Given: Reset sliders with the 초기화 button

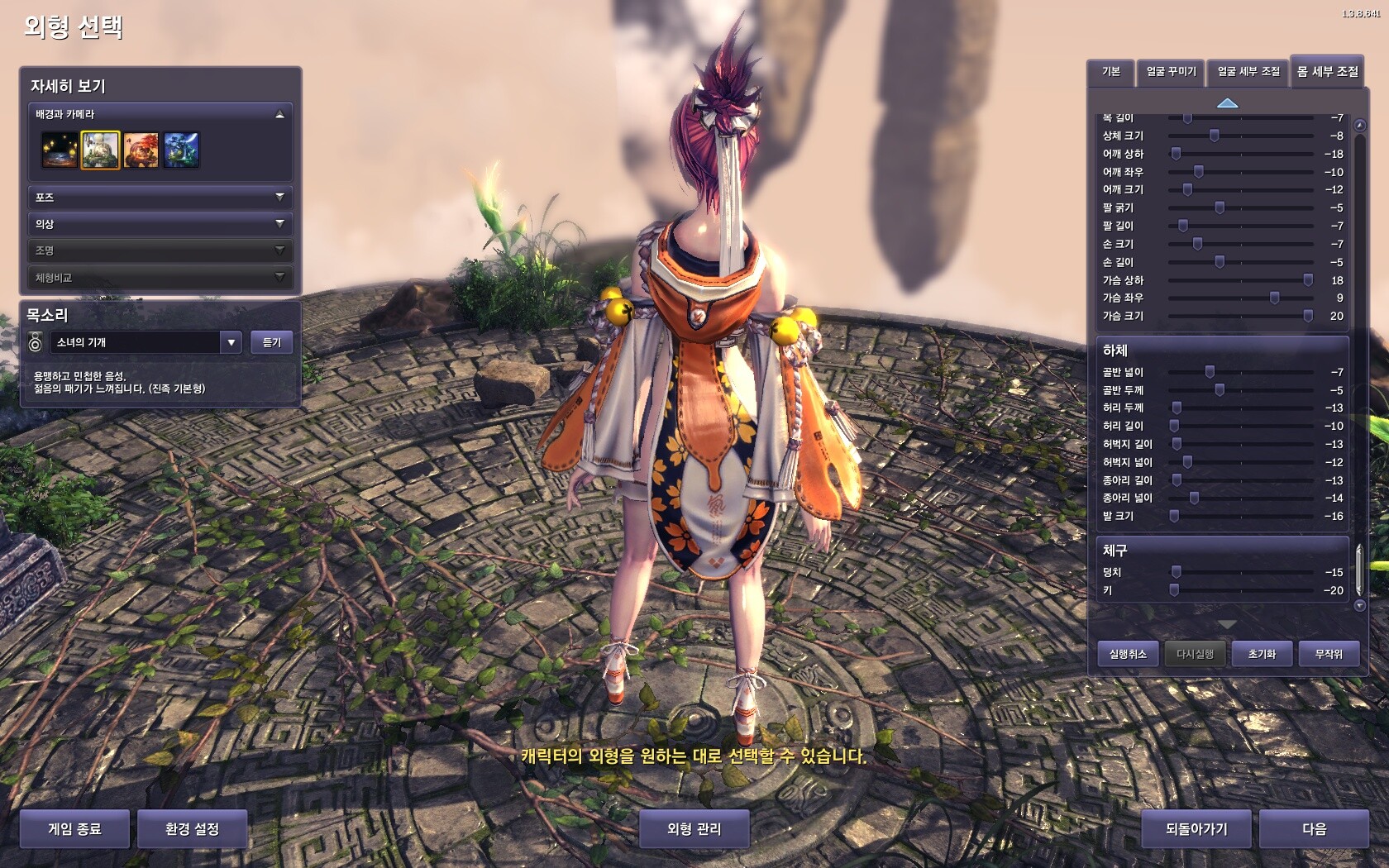Looking at the screenshot, I should tap(1262, 654).
